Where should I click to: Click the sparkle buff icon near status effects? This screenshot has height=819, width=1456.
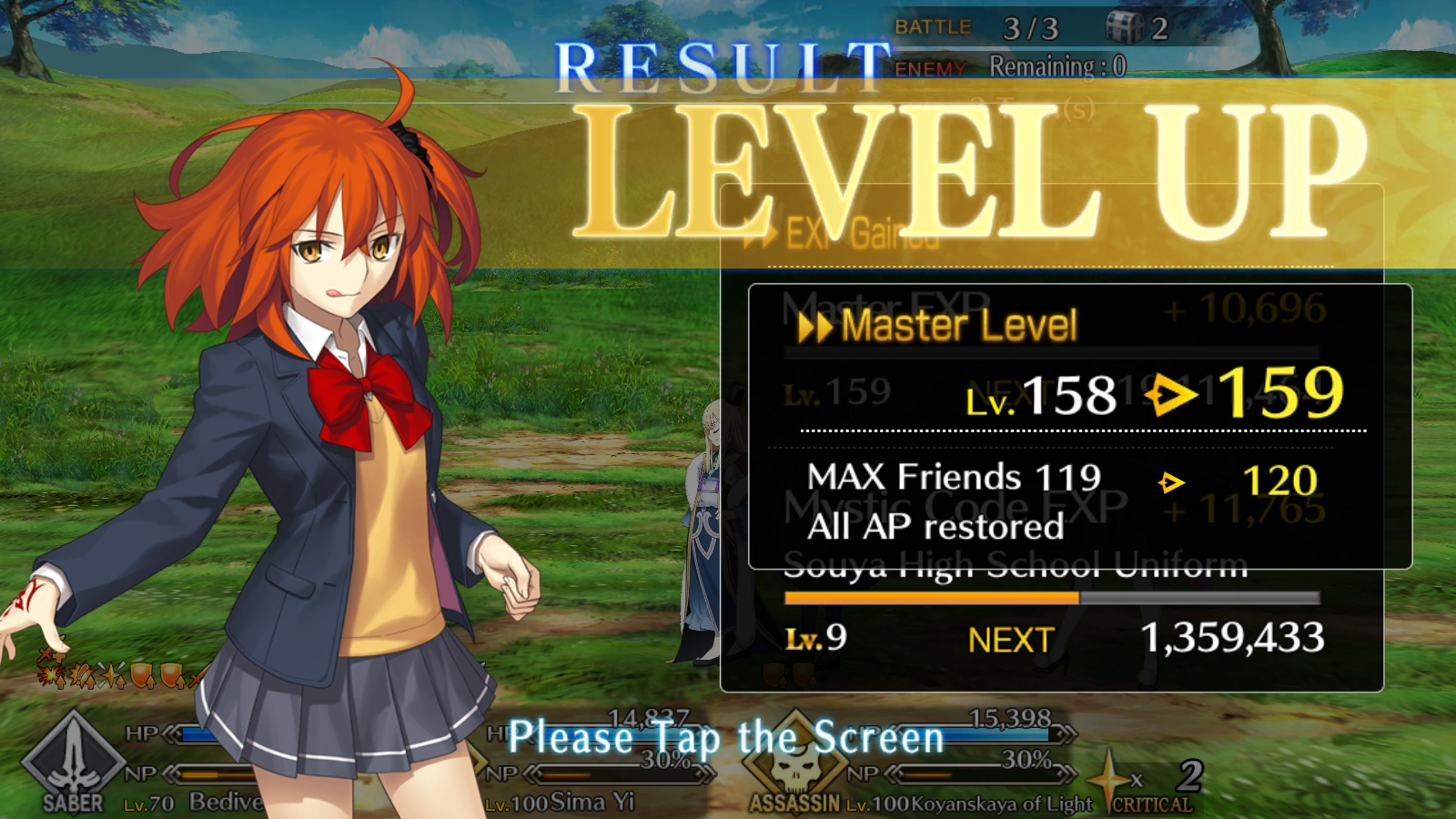pos(110,676)
